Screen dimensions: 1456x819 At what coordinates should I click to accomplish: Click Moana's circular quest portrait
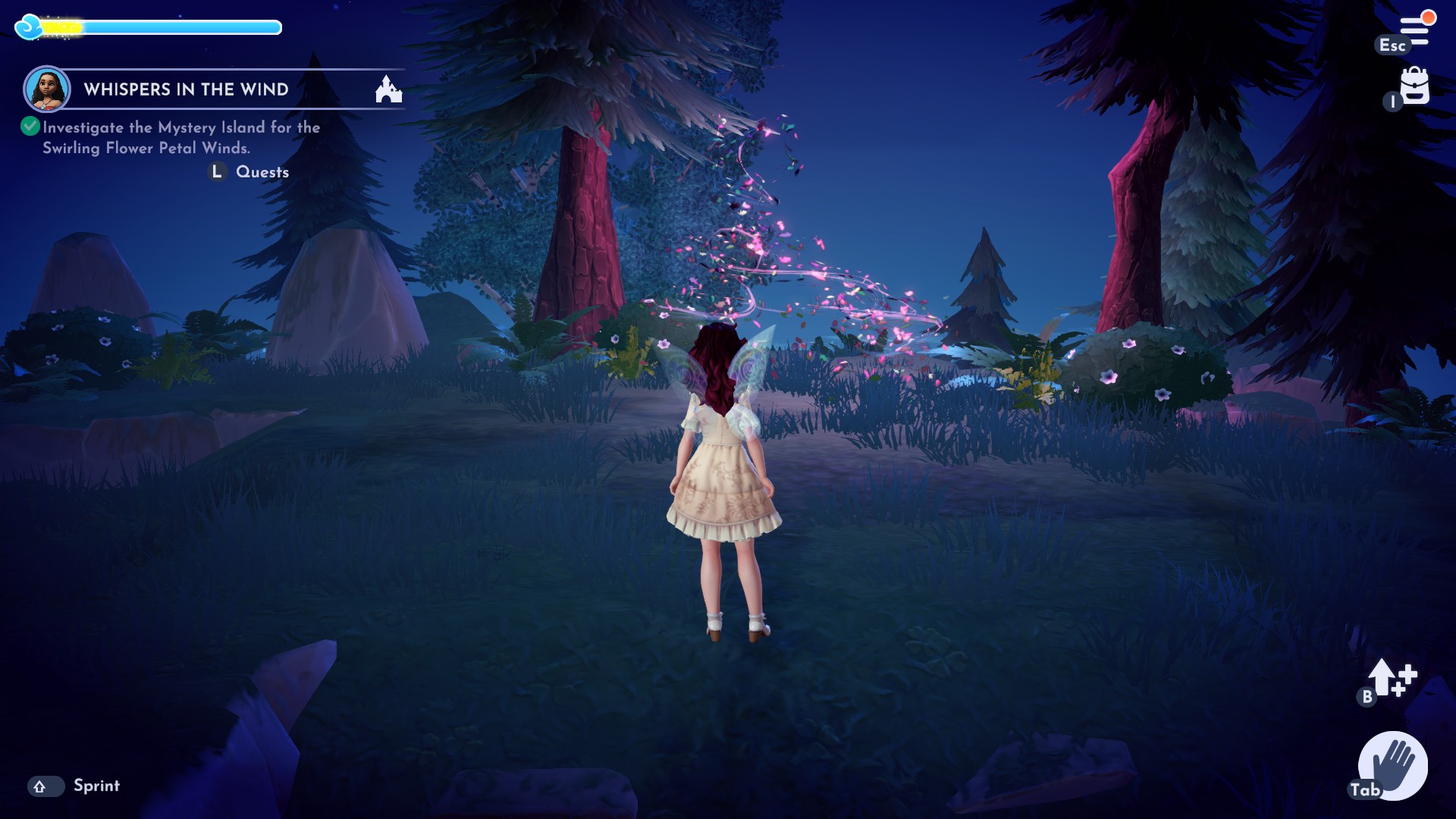point(47,89)
